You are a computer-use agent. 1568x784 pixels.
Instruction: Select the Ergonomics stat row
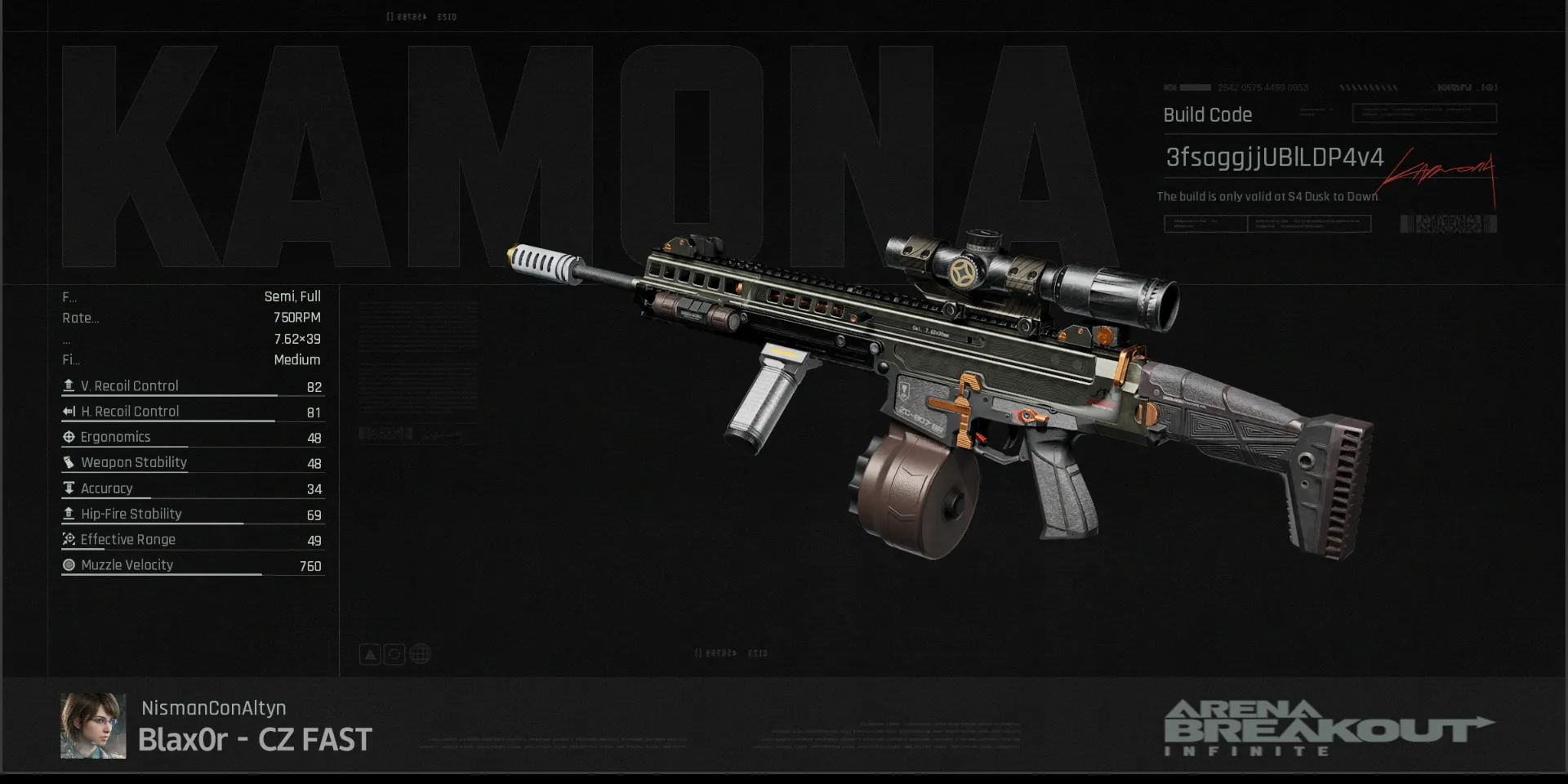click(193, 438)
